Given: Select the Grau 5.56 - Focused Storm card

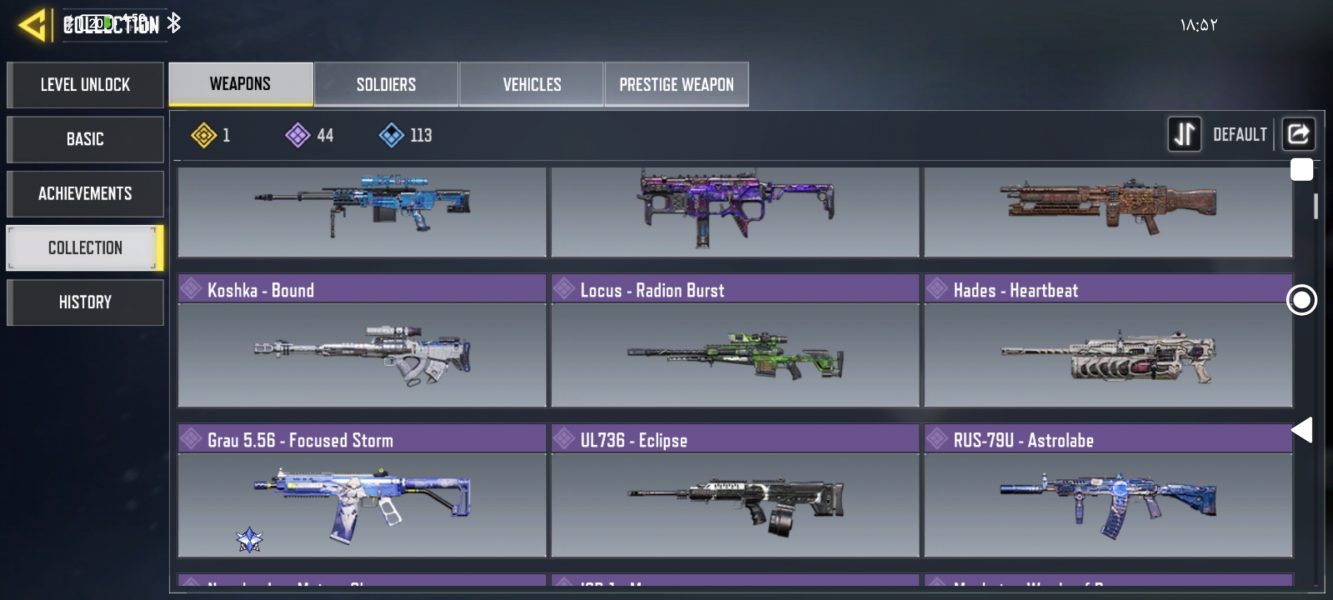Looking at the screenshot, I should 362,491.
